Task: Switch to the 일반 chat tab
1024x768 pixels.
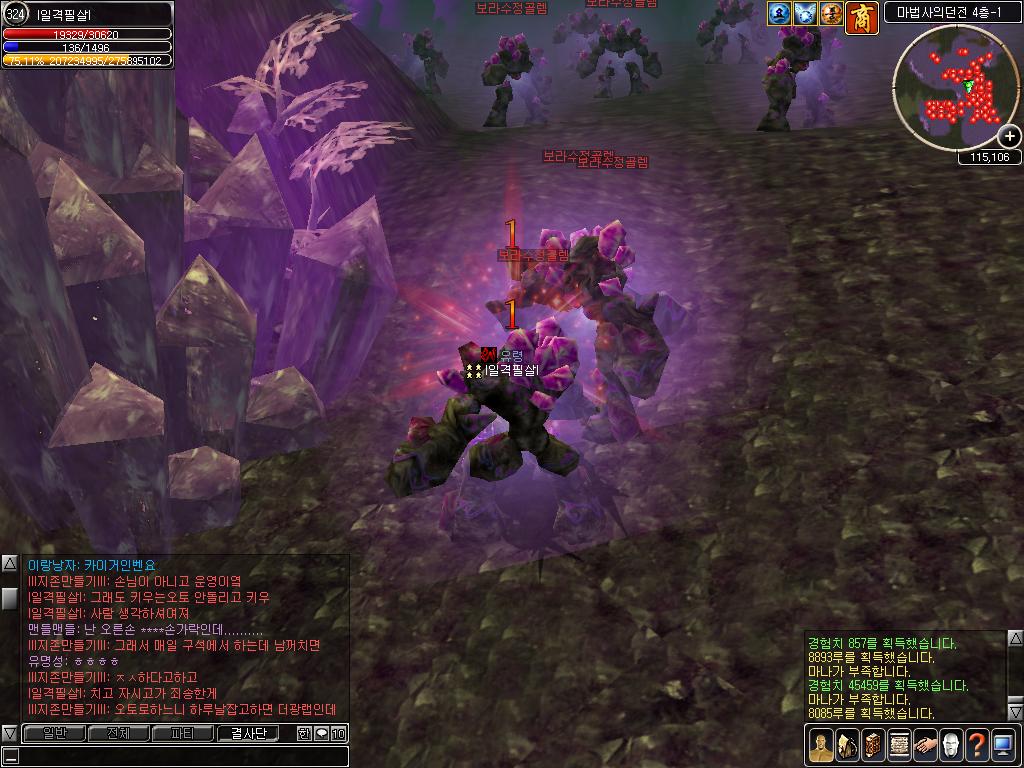Action: [x=55, y=734]
